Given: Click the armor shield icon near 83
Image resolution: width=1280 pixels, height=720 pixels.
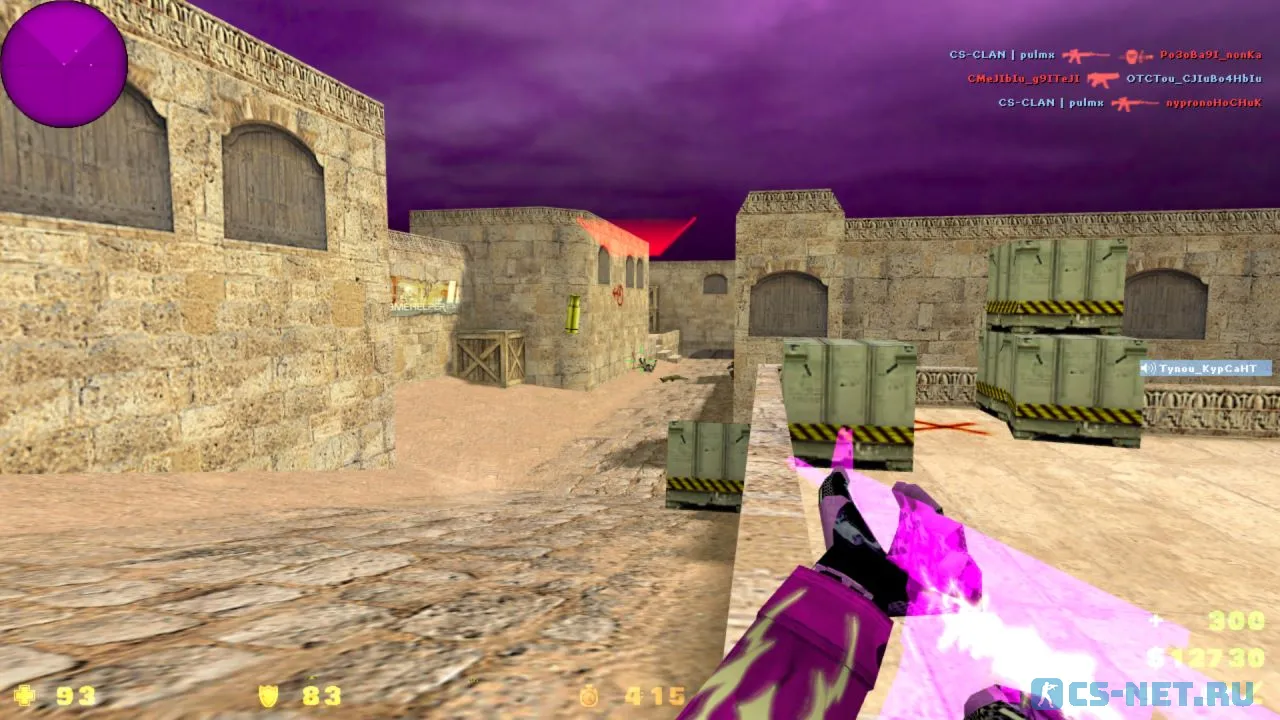Looking at the screenshot, I should (x=268, y=697).
